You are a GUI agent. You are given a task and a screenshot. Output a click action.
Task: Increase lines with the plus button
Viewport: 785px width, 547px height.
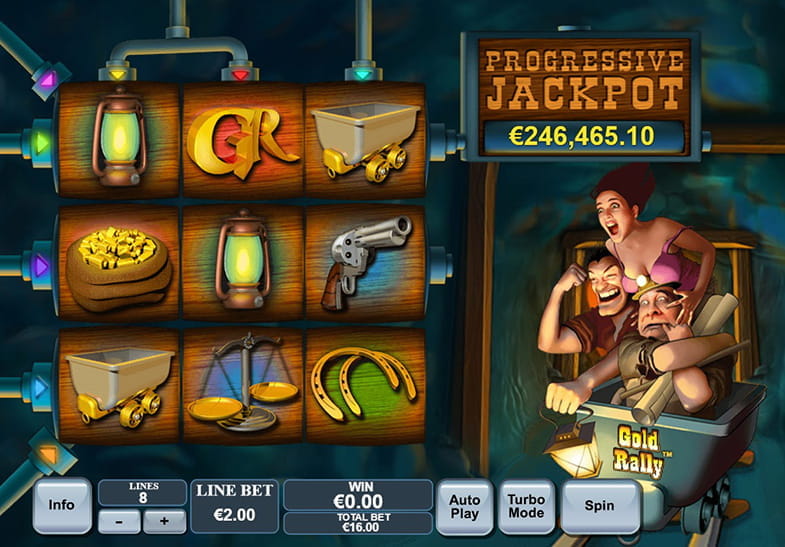164,521
